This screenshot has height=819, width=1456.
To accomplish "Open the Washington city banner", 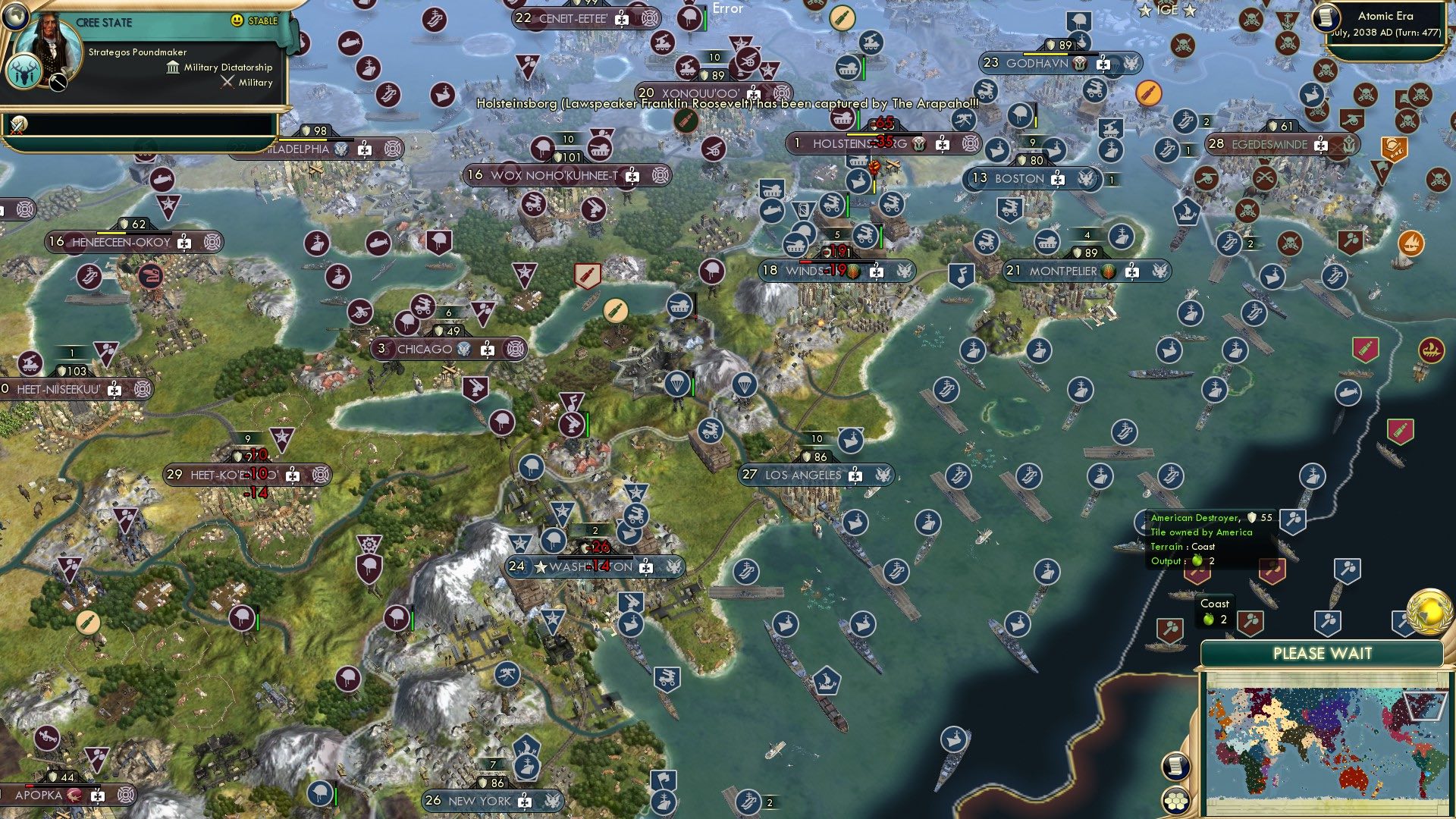I will tap(591, 566).
